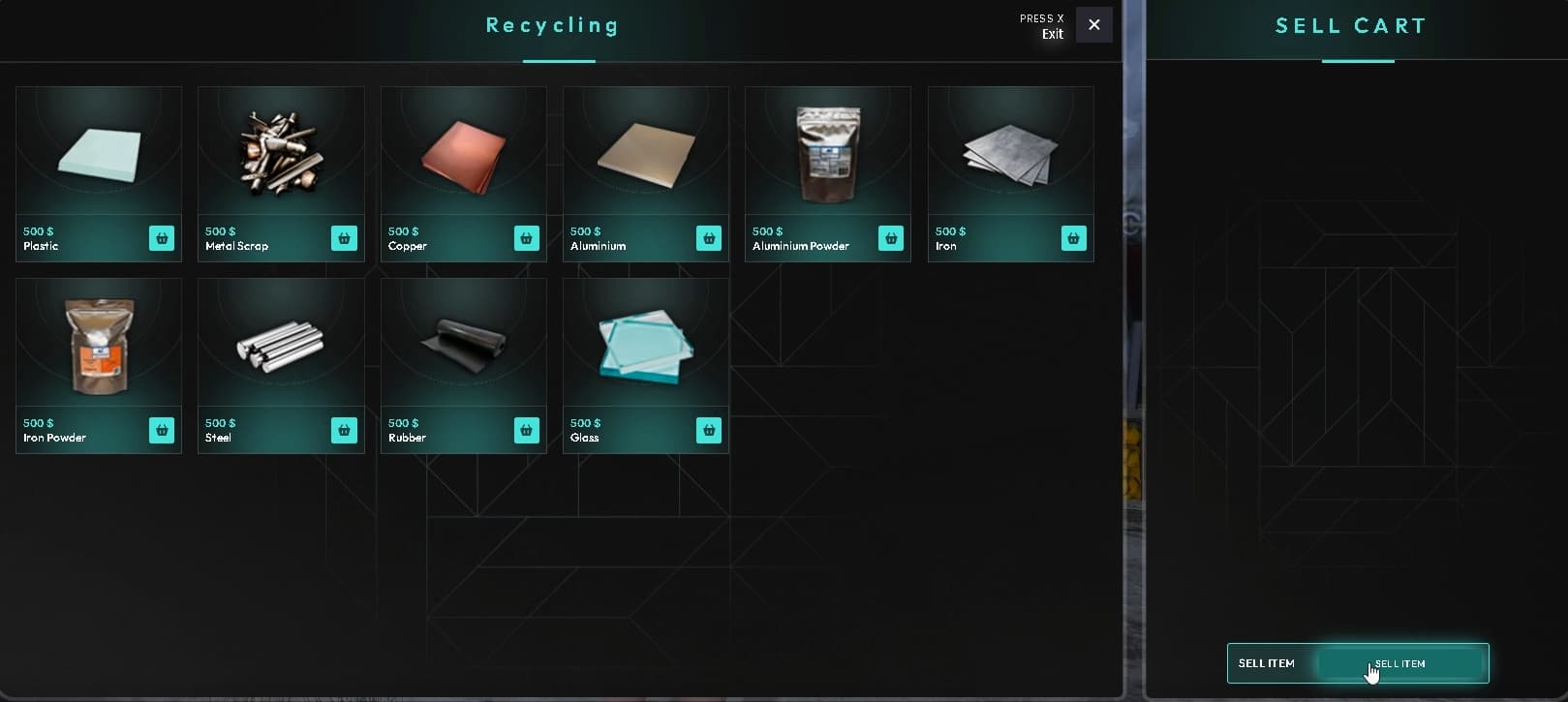Click the Metal Scrap pile image
Screen dimensions: 1568x702
click(280, 150)
